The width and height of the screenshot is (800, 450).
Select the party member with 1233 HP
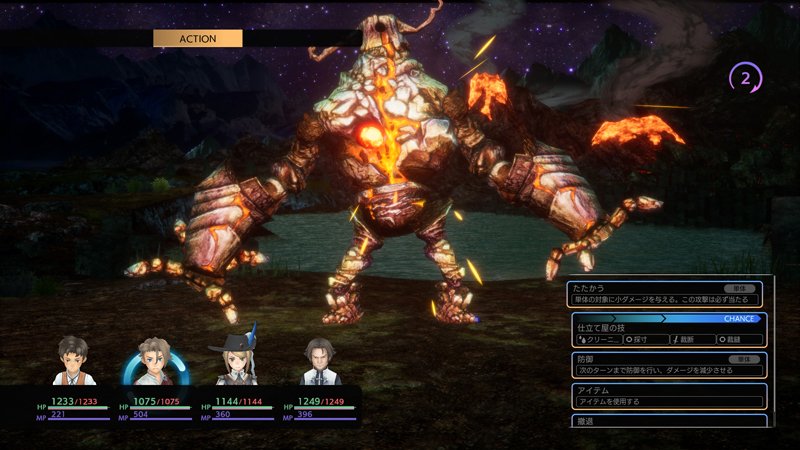(x=74, y=362)
